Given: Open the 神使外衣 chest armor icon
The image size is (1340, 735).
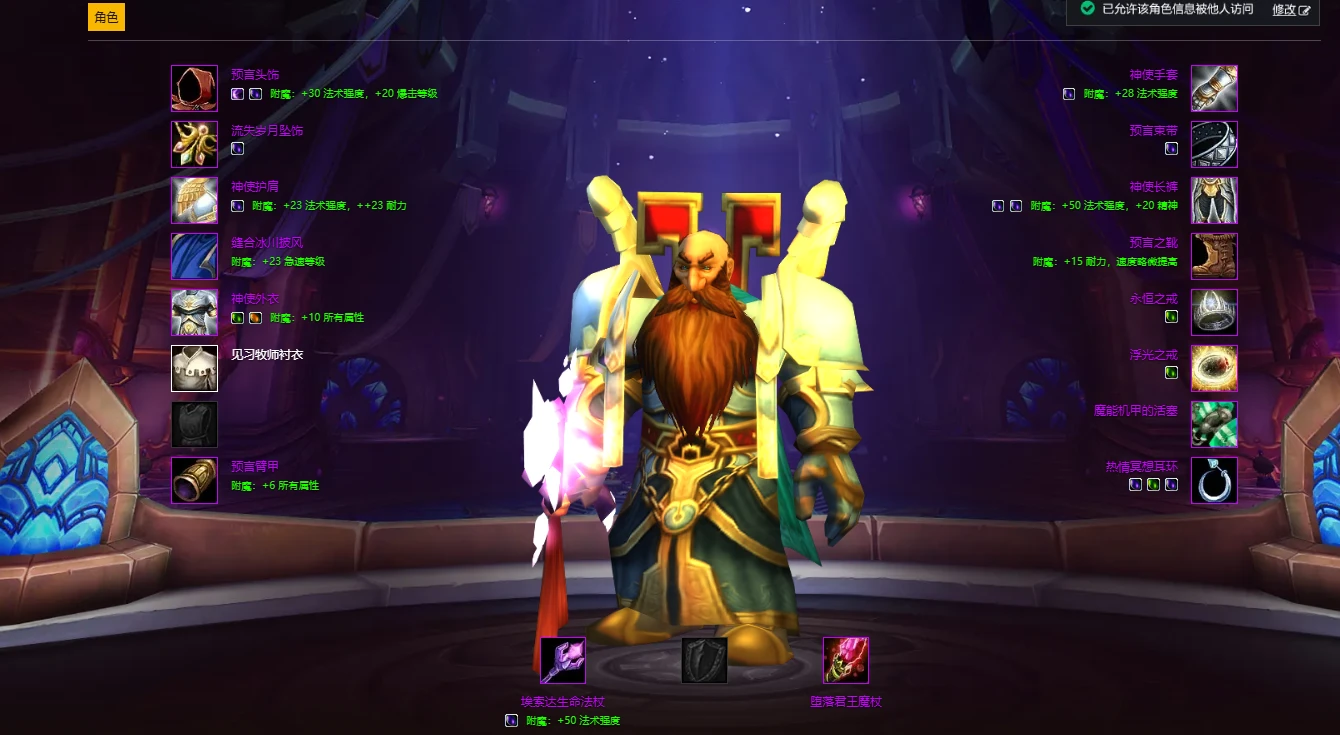Looking at the screenshot, I should click(x=194, y=312).
